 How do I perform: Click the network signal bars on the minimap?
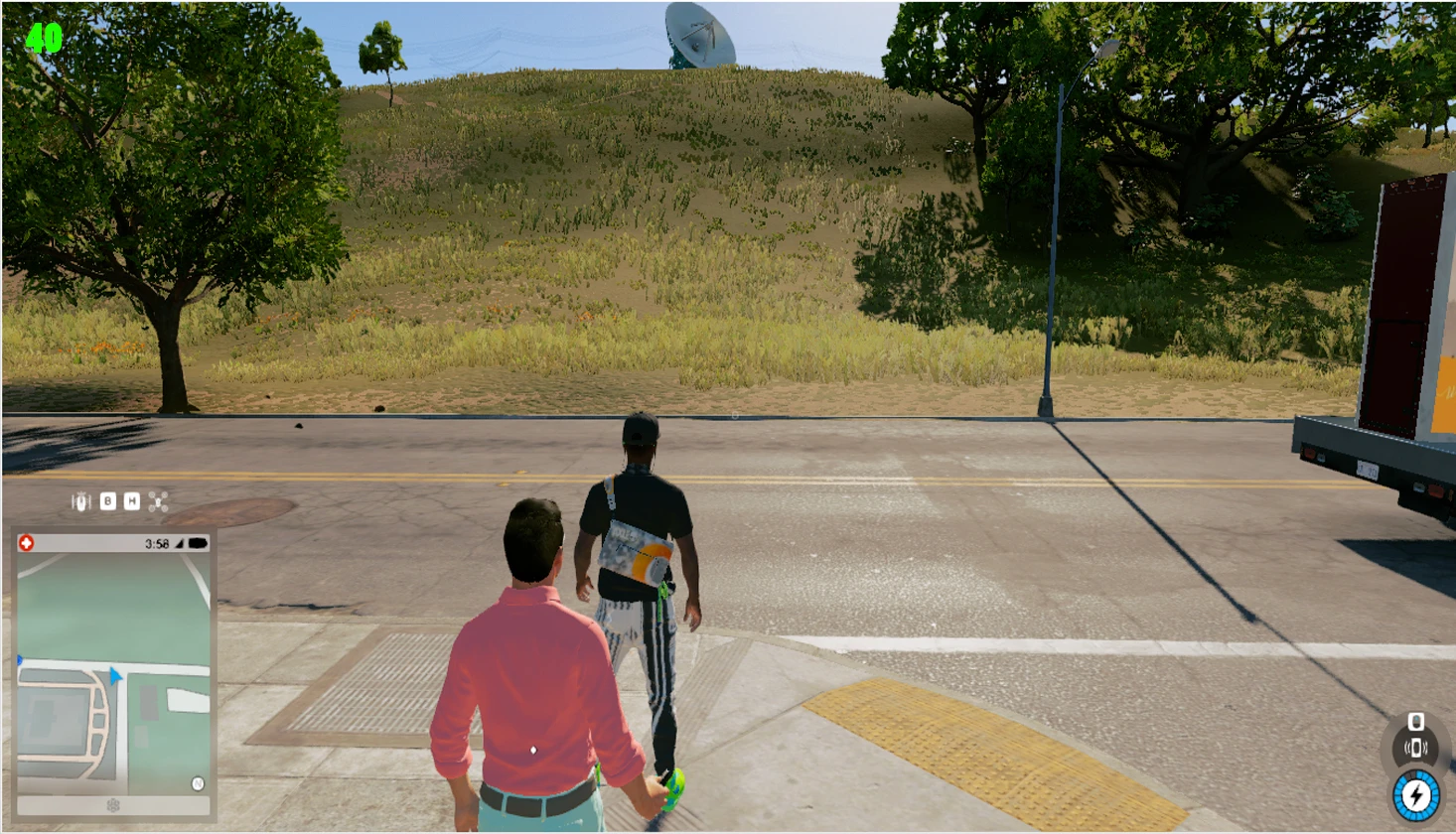click(x=179, y=543)
